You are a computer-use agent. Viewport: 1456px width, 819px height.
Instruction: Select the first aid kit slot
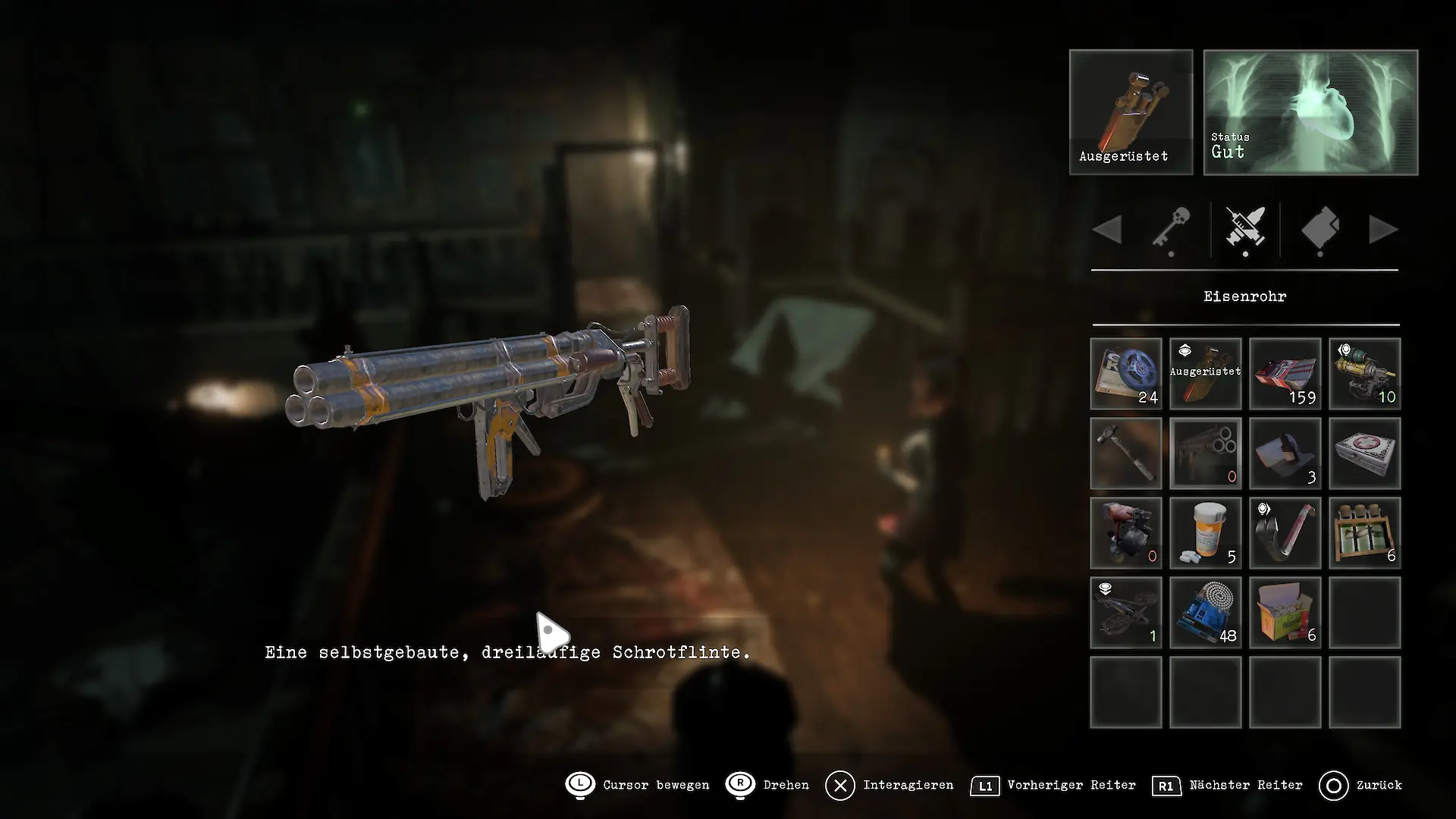1365,453
